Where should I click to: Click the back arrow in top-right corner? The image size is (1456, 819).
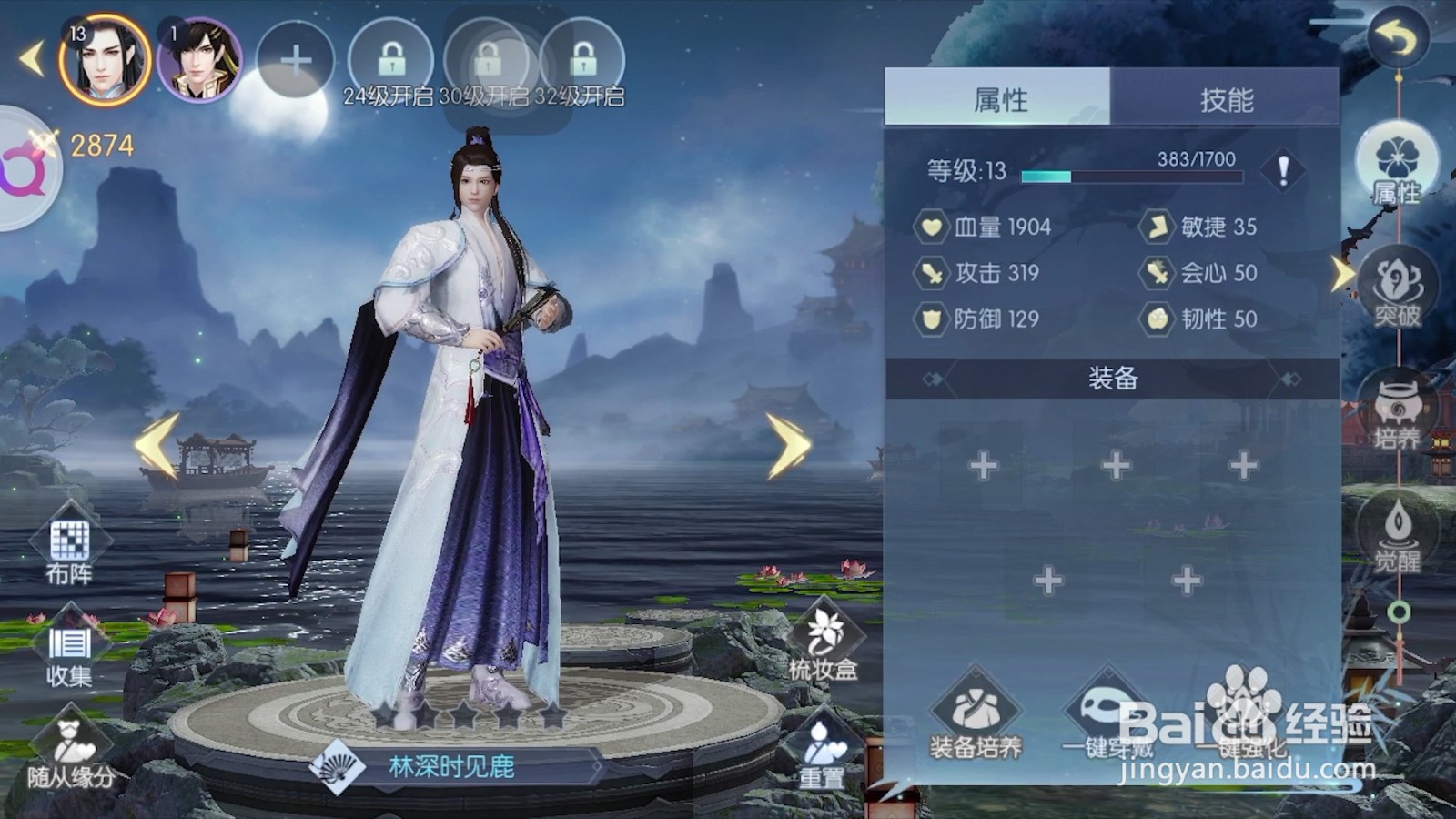pos(1395,38)
